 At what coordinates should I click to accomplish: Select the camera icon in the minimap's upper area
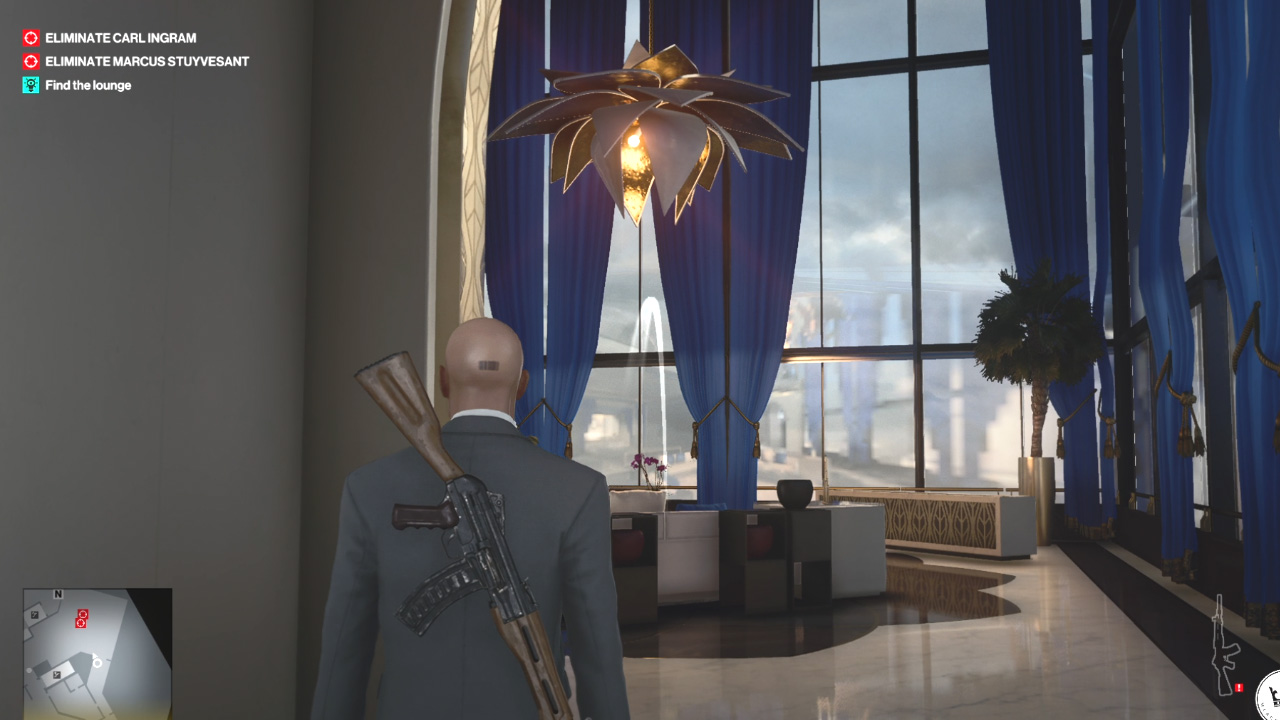coord(35,614)
